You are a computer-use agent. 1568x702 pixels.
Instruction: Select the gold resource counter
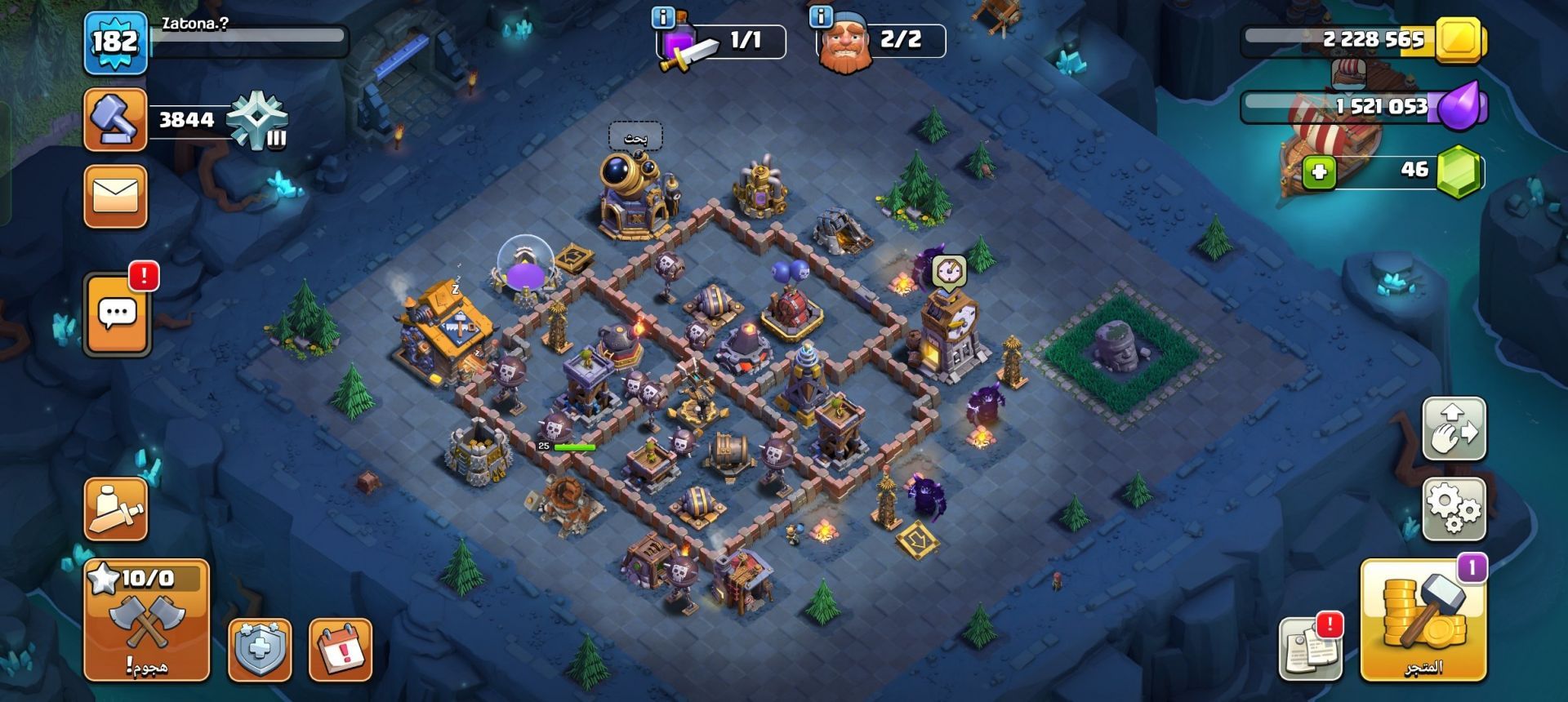click(1362, 39)
